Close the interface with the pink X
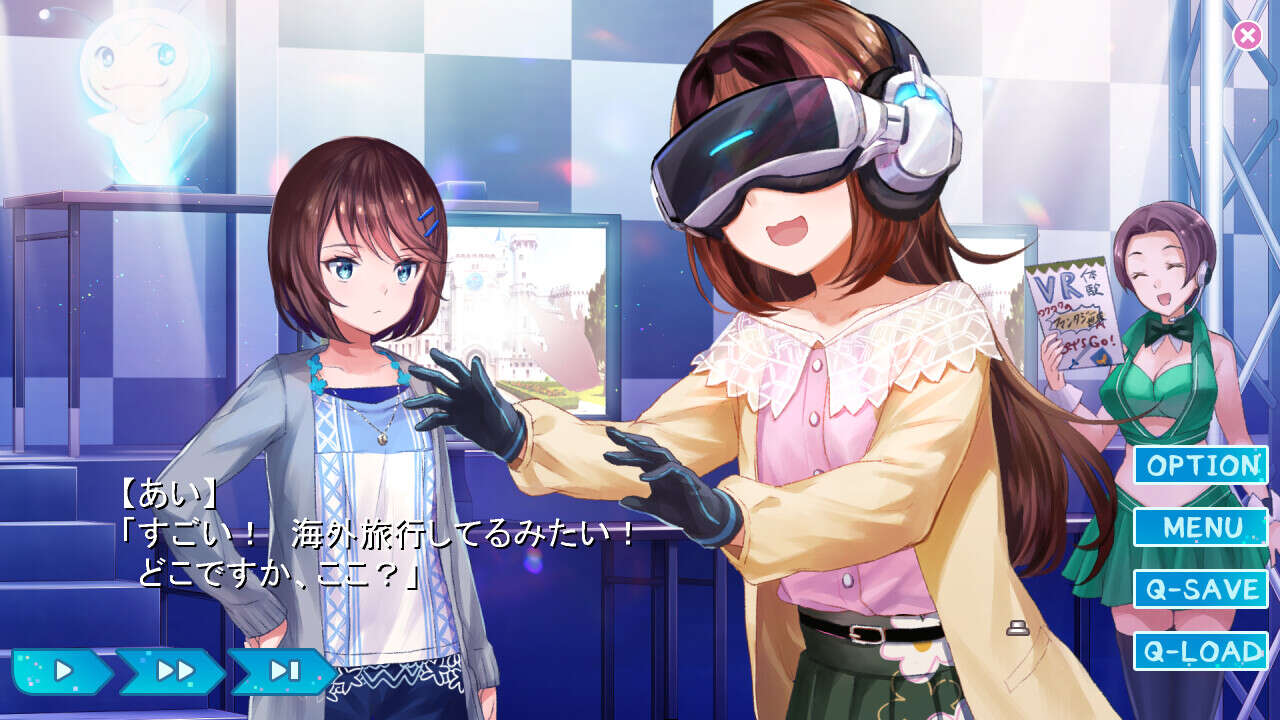1280x720 pixels. point(1247,36)
